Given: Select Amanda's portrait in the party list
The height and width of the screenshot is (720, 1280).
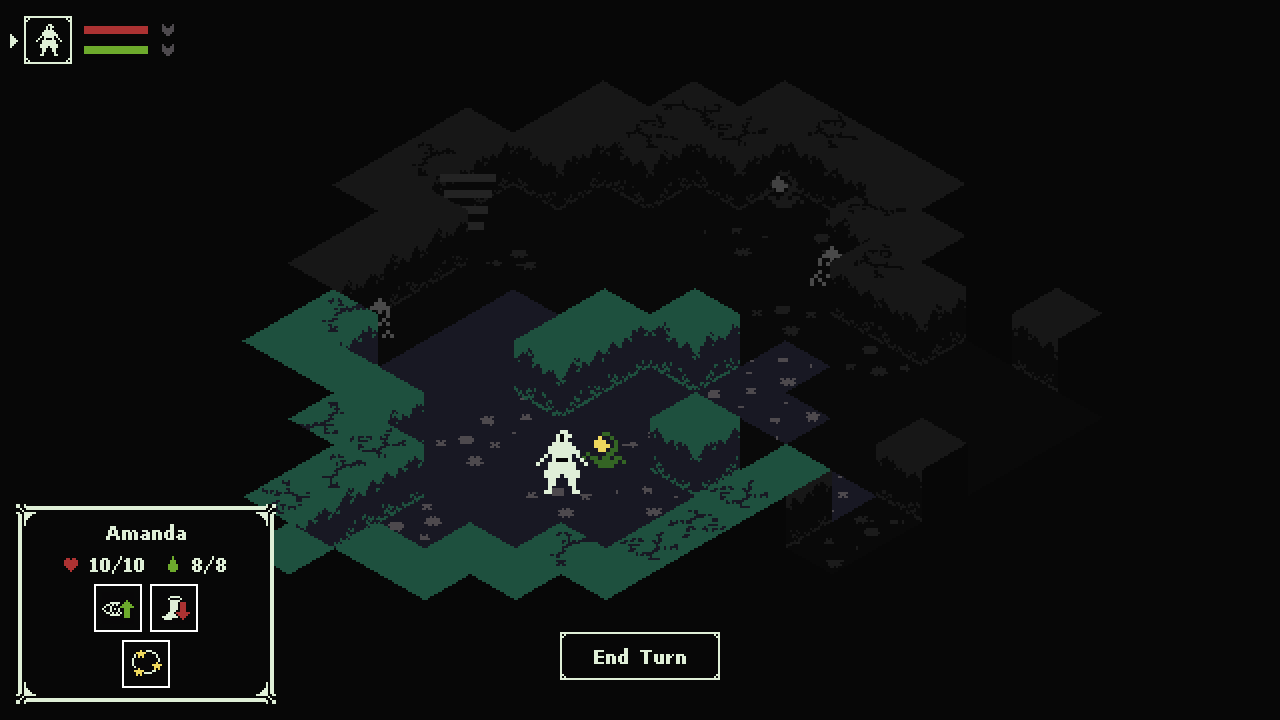Looking at the screenshot, I should tap(48, 40).
